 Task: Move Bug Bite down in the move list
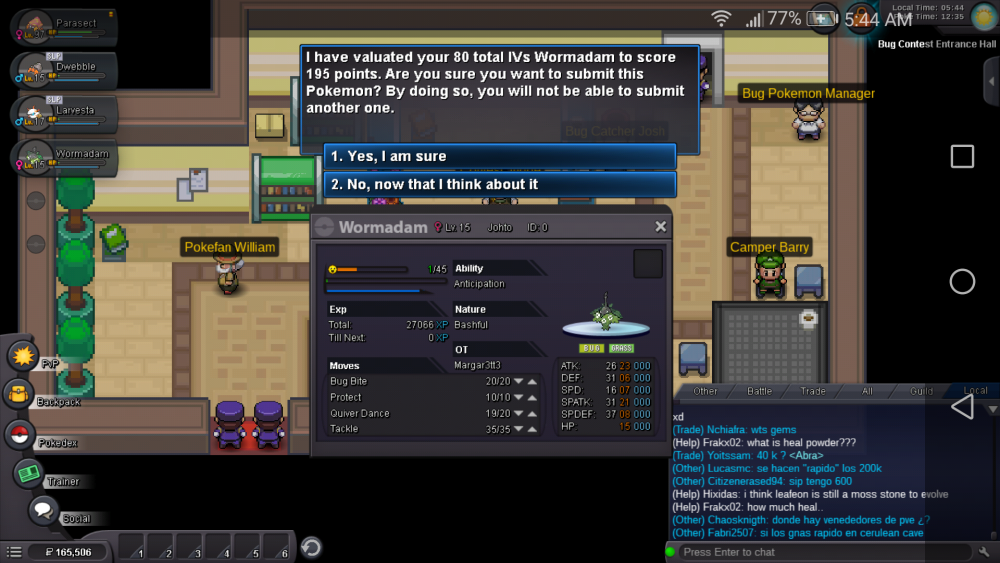click(519, 381)
